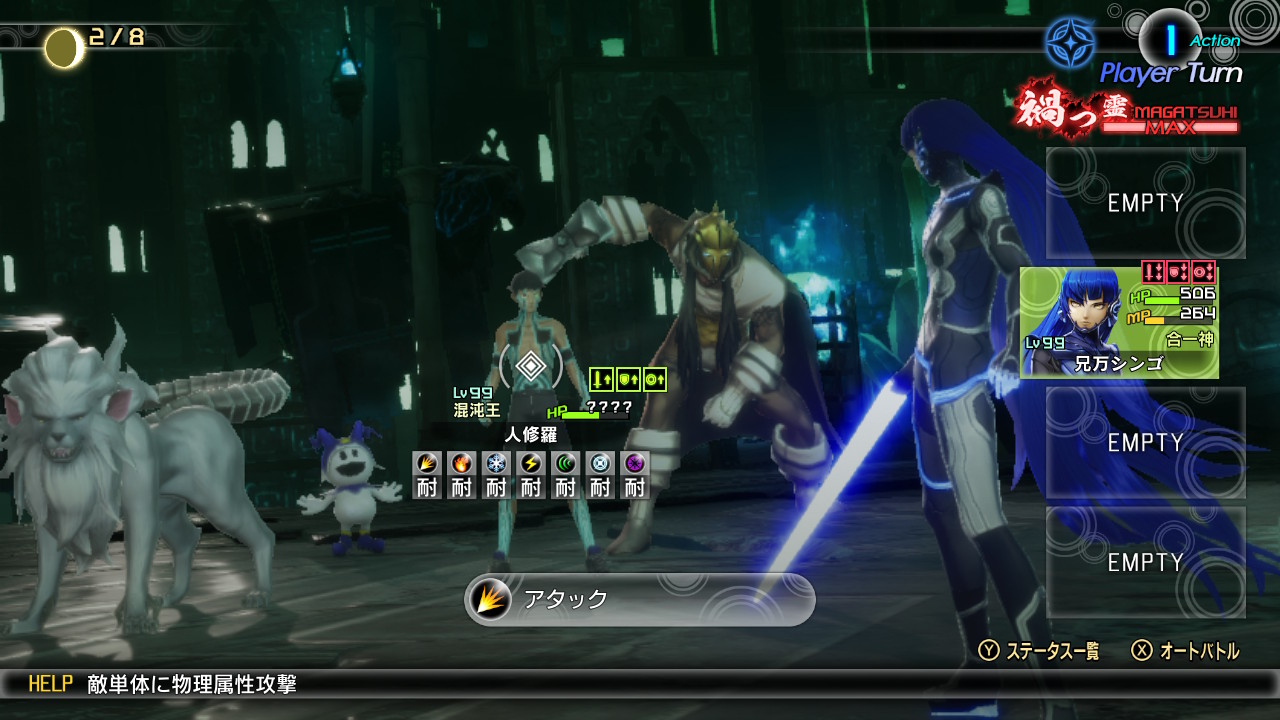Image resolution: width=1280 pixels, height=720 pixels.
Task: Select the アタック attack command
Action: 640,599
